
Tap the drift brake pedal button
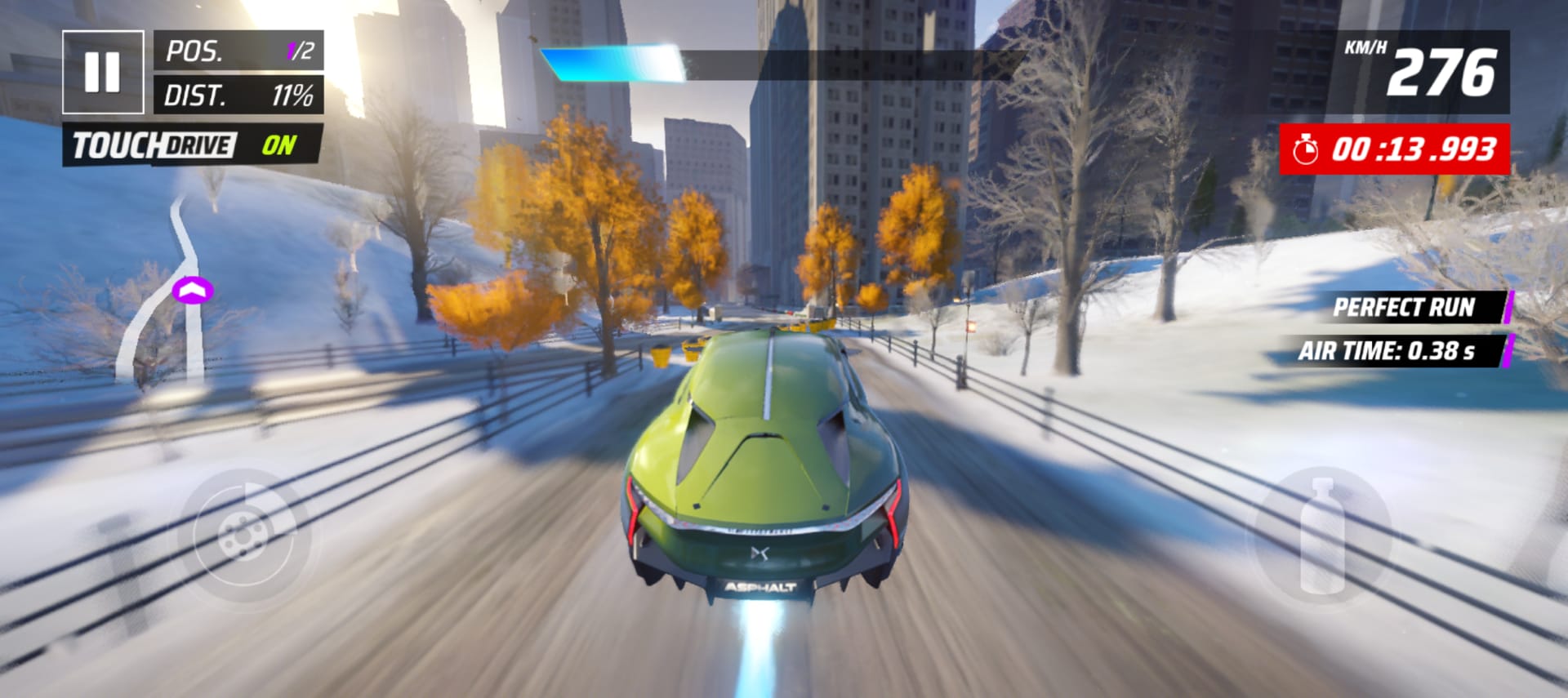[243, 536]
